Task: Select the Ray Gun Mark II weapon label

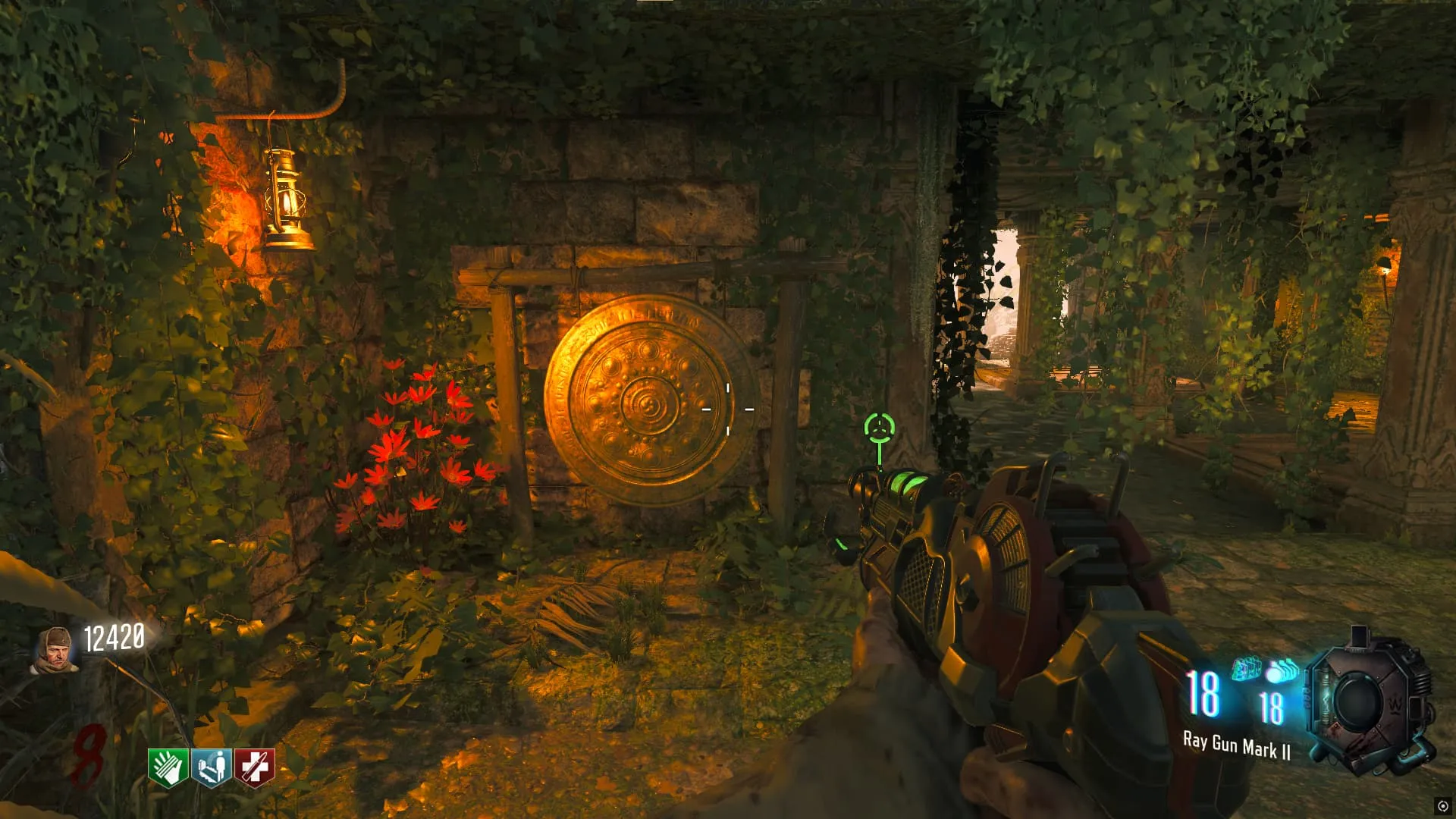Action: point(1237,746)
